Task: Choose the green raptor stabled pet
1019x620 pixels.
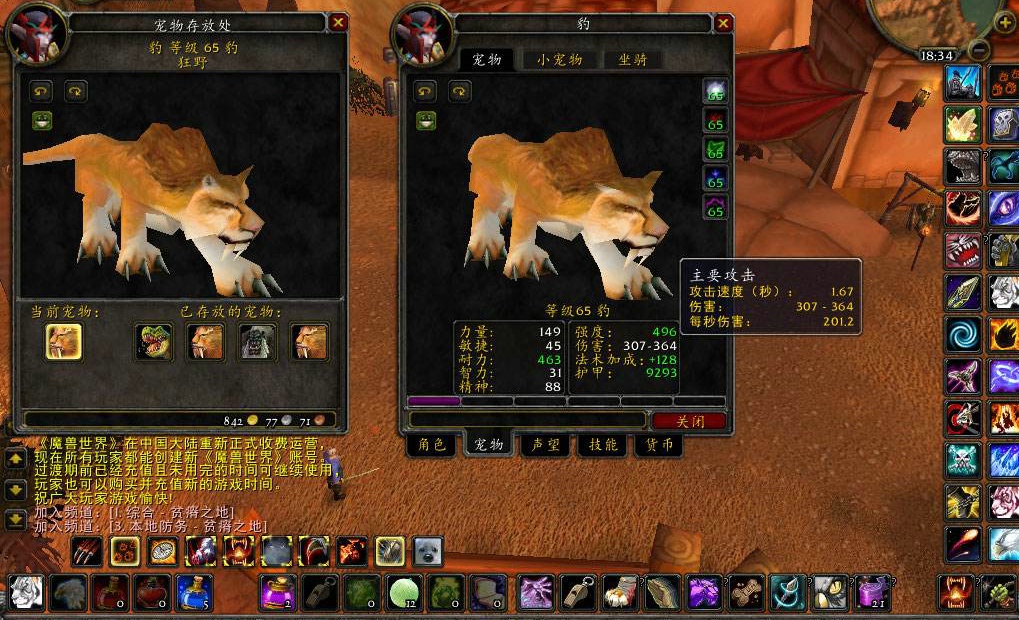Action: pyautogui.click(x=154, y=342)
